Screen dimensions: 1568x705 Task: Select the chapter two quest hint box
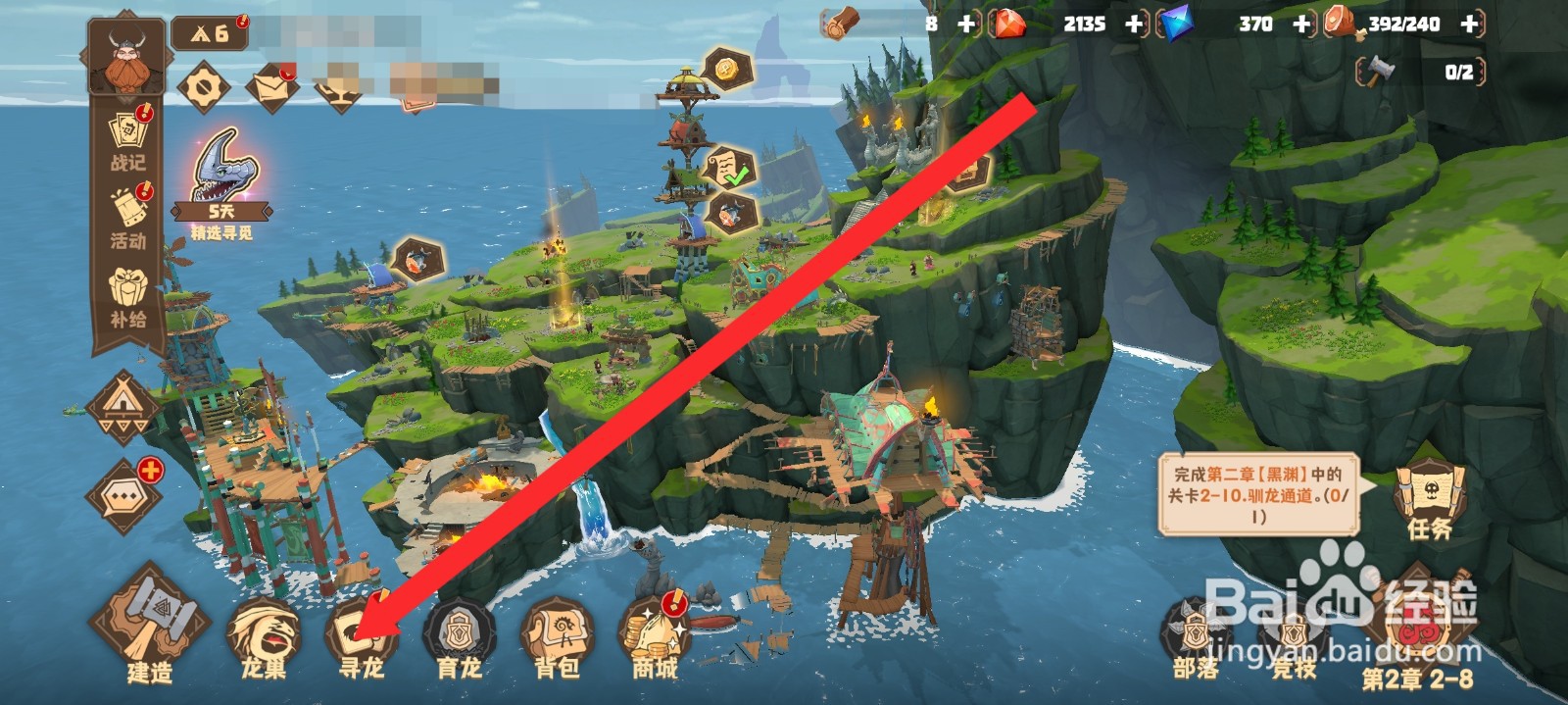click(x=1258, y=495)
